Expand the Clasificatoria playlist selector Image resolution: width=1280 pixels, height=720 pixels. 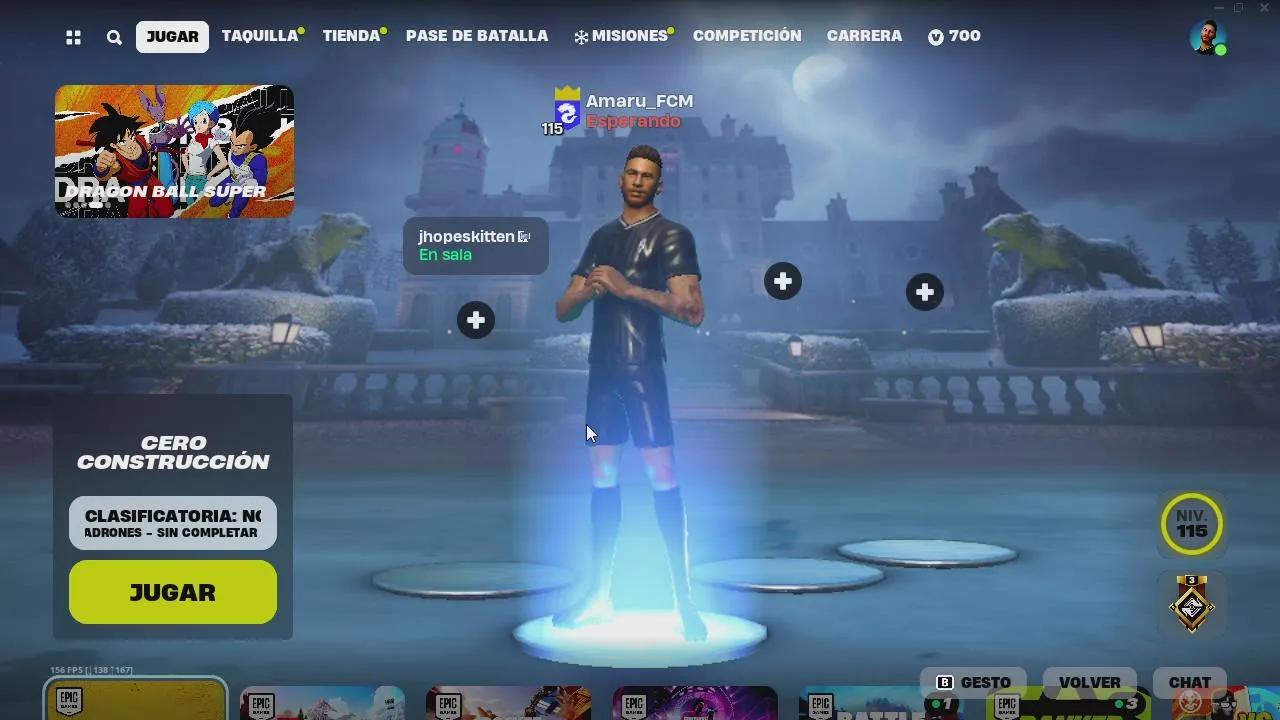172,522
